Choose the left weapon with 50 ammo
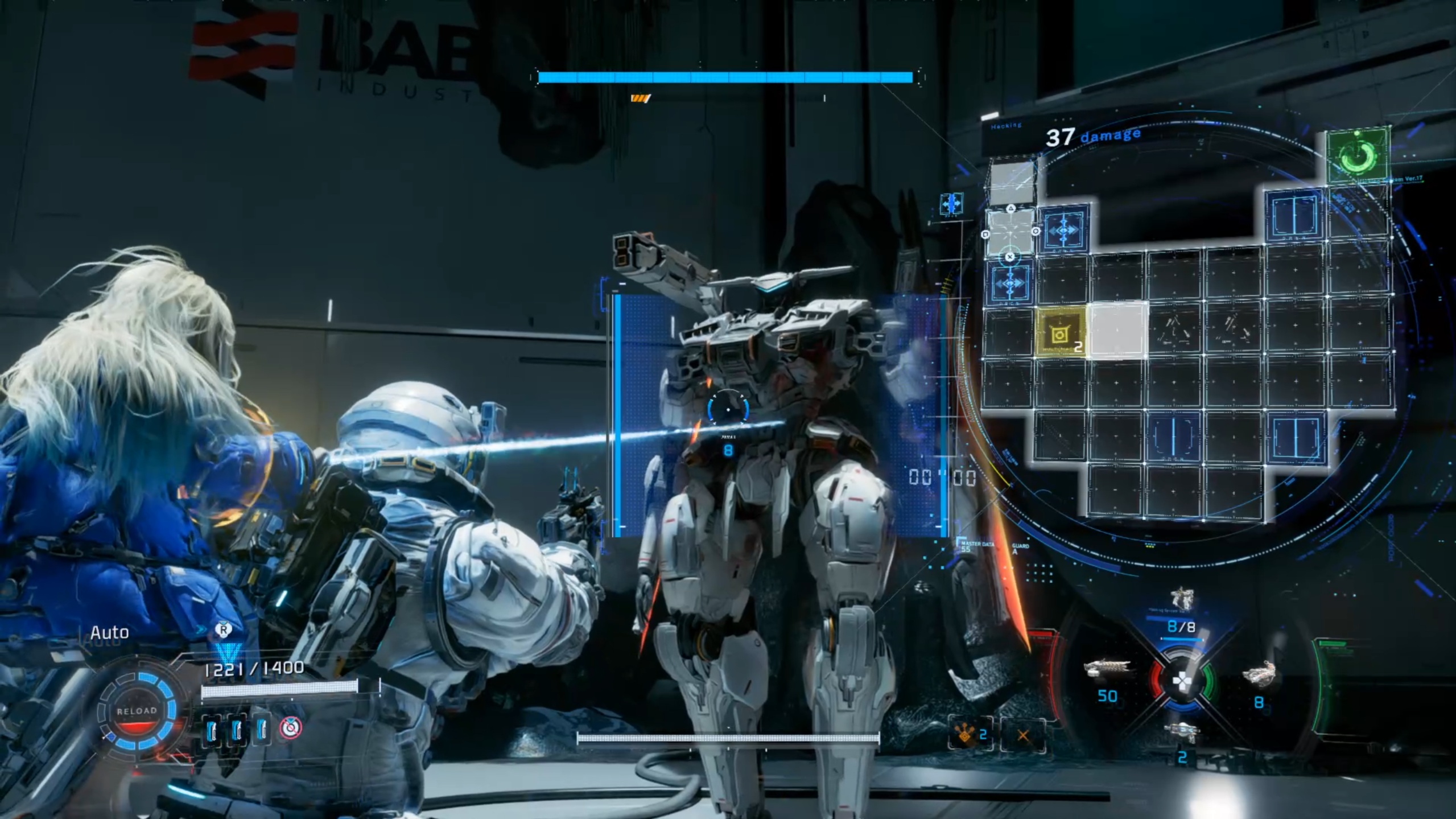 click(x=1106, y=671)
